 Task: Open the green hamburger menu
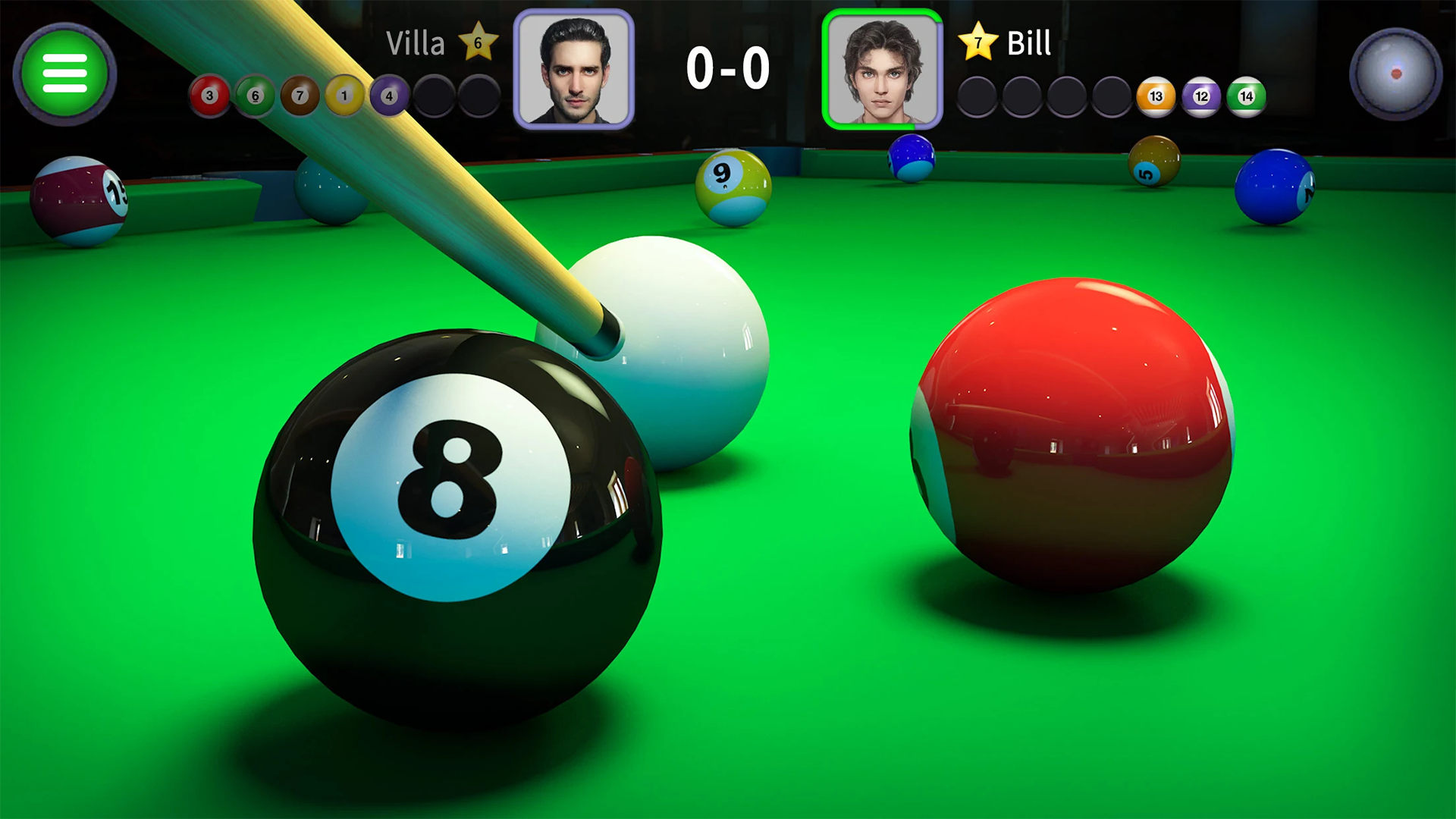(x=64, y=74)
